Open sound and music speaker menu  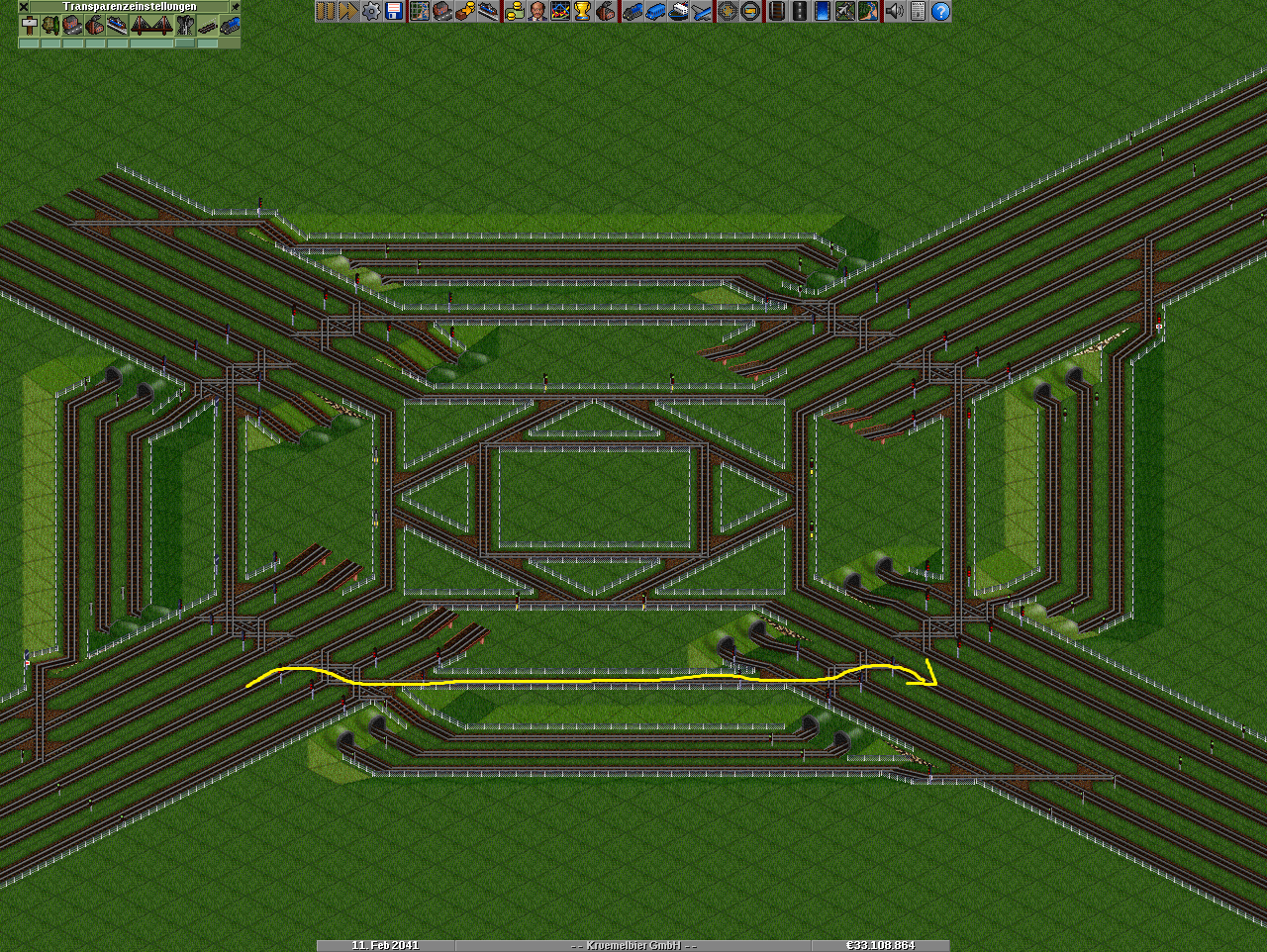(x=895, y=11)
